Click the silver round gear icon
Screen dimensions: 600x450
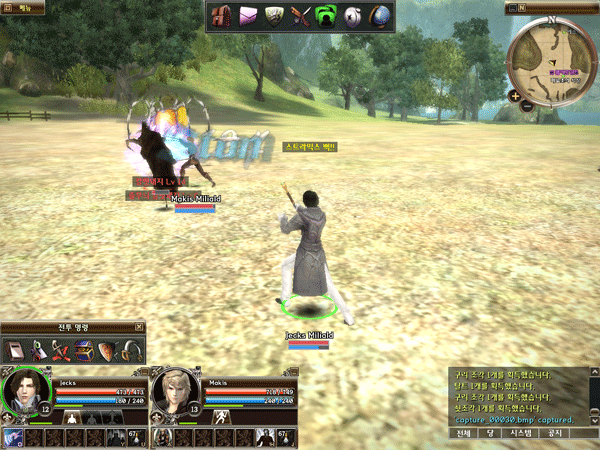pos(354,16)
